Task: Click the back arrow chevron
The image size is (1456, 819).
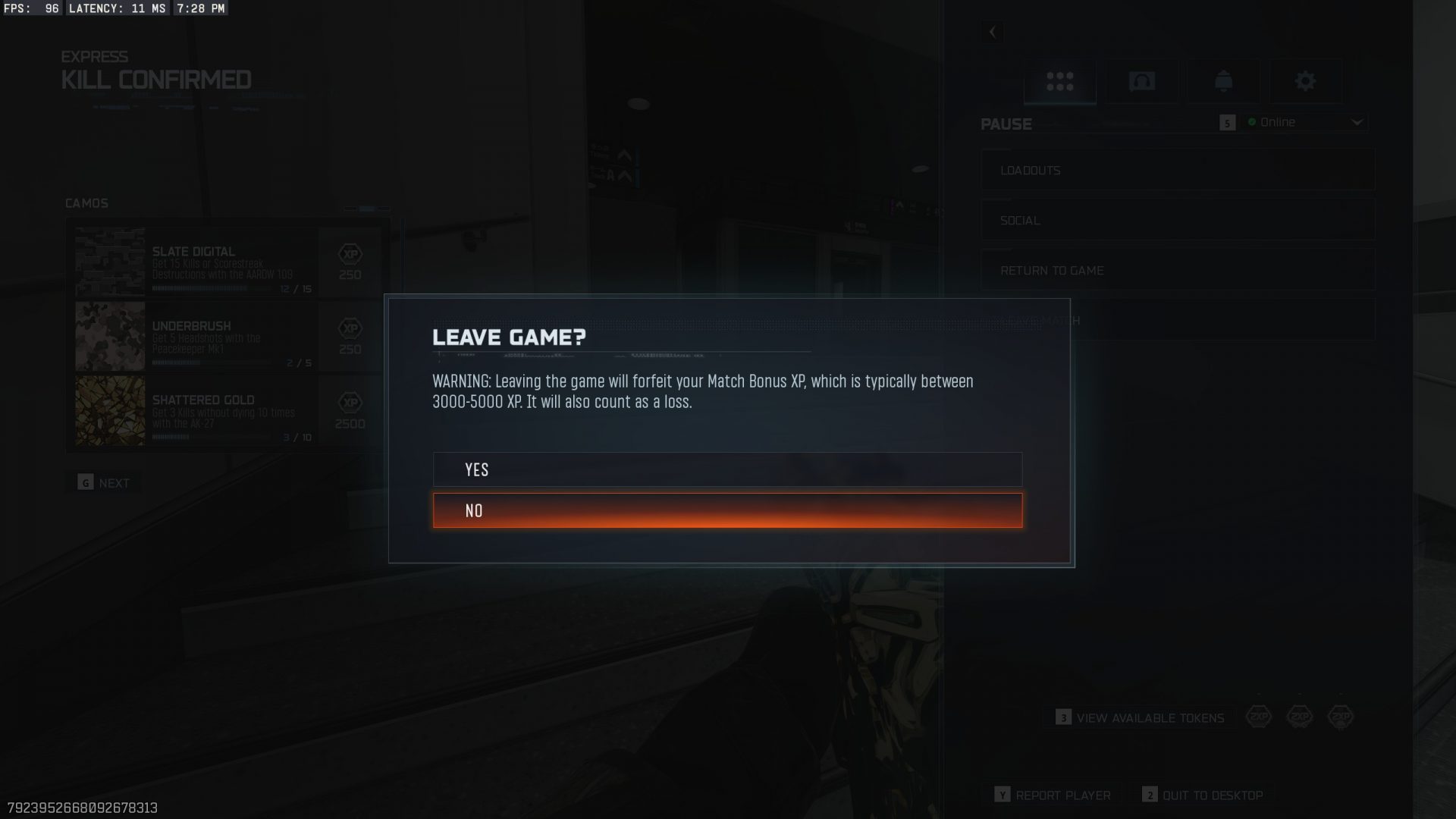Action: (992, 32)
